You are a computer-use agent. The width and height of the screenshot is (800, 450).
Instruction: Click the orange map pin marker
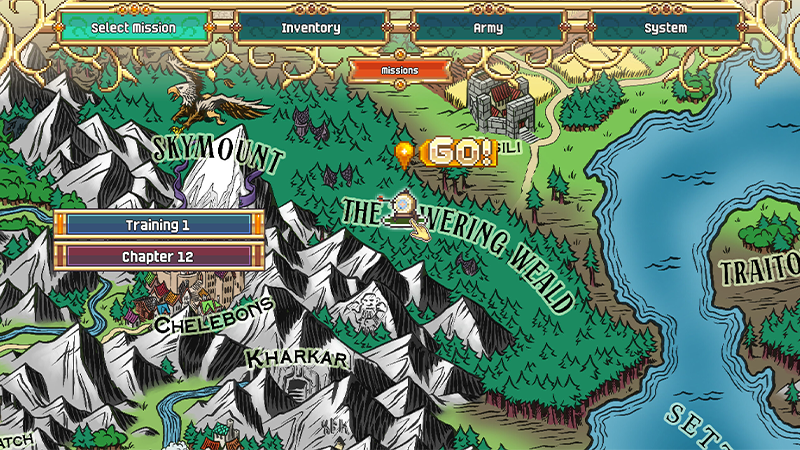point(404,154)
